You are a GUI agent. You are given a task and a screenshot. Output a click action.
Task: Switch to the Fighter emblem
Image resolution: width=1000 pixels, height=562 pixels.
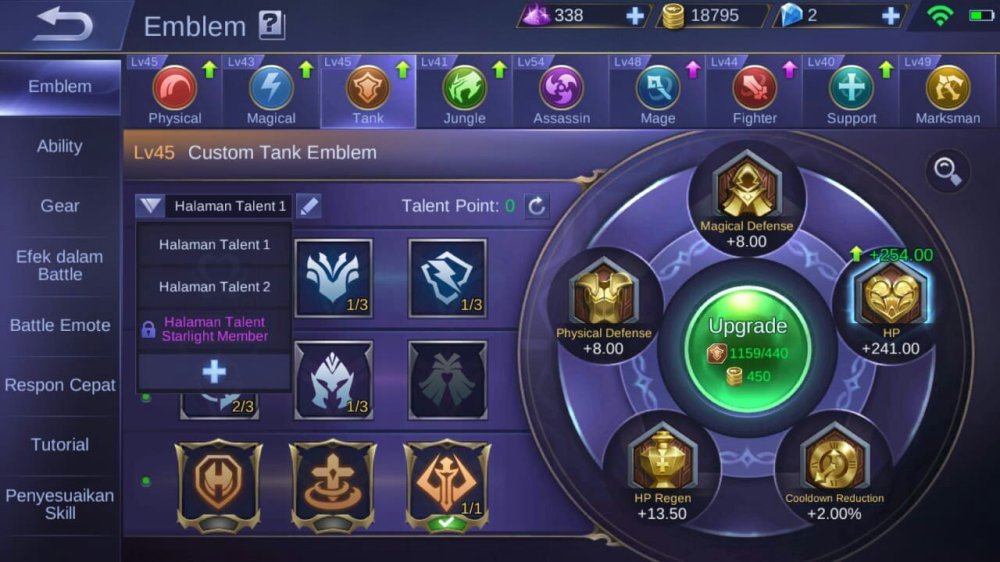coord(755,93)
